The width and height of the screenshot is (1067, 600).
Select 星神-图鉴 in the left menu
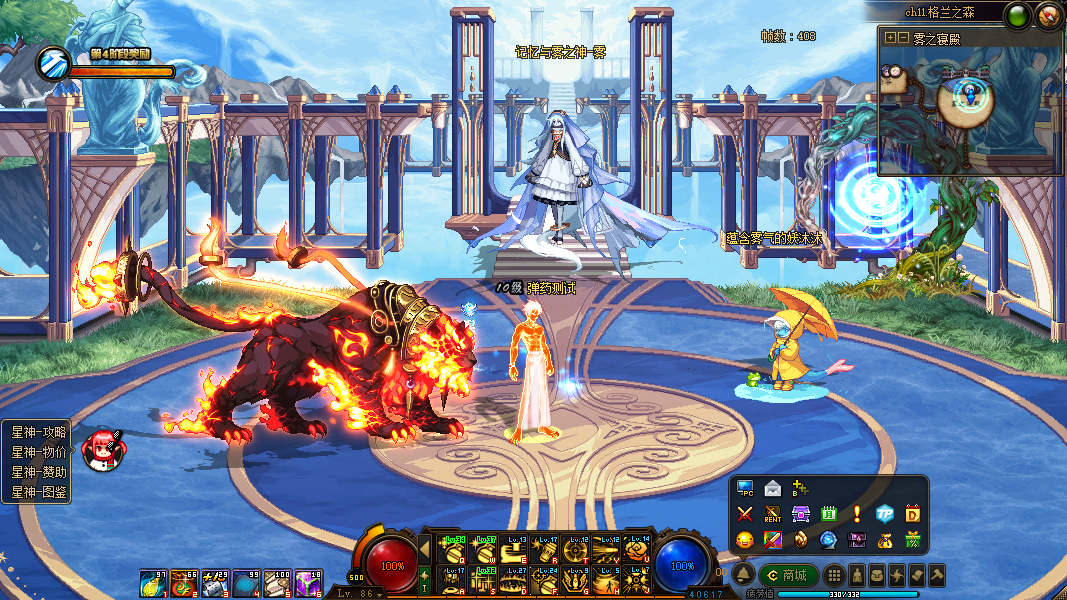38,492
